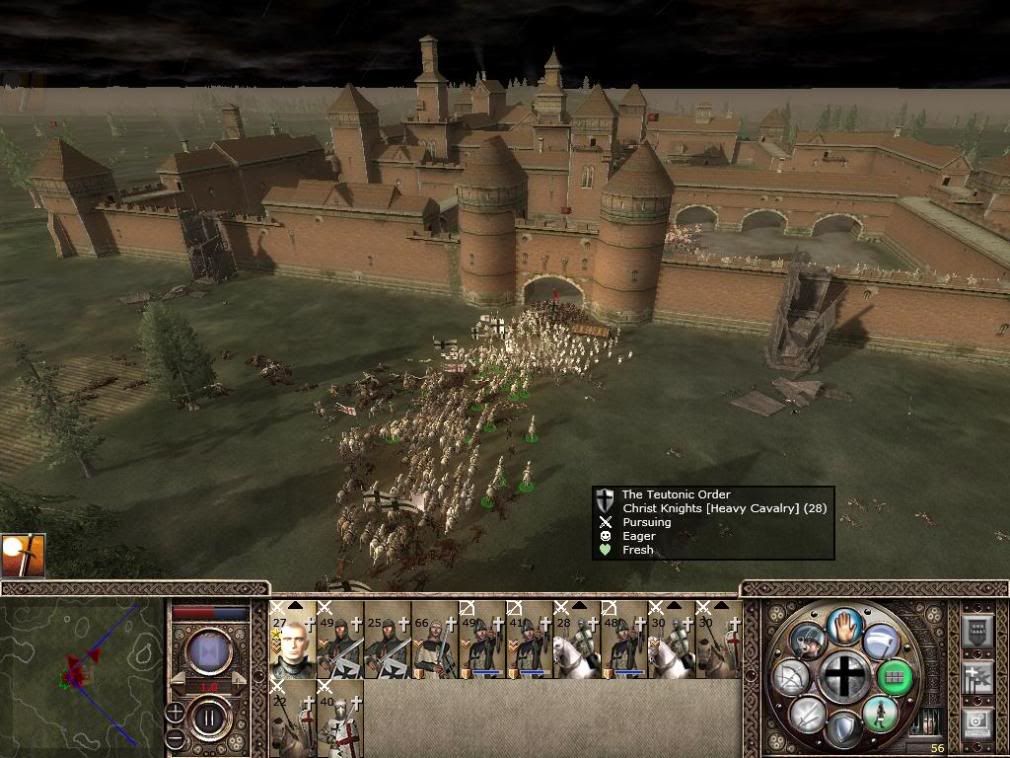Select the 66-man swordsman unit card
Image resolution: width=1010 pixels, height=758 pixels.
[x=435, y=640]
